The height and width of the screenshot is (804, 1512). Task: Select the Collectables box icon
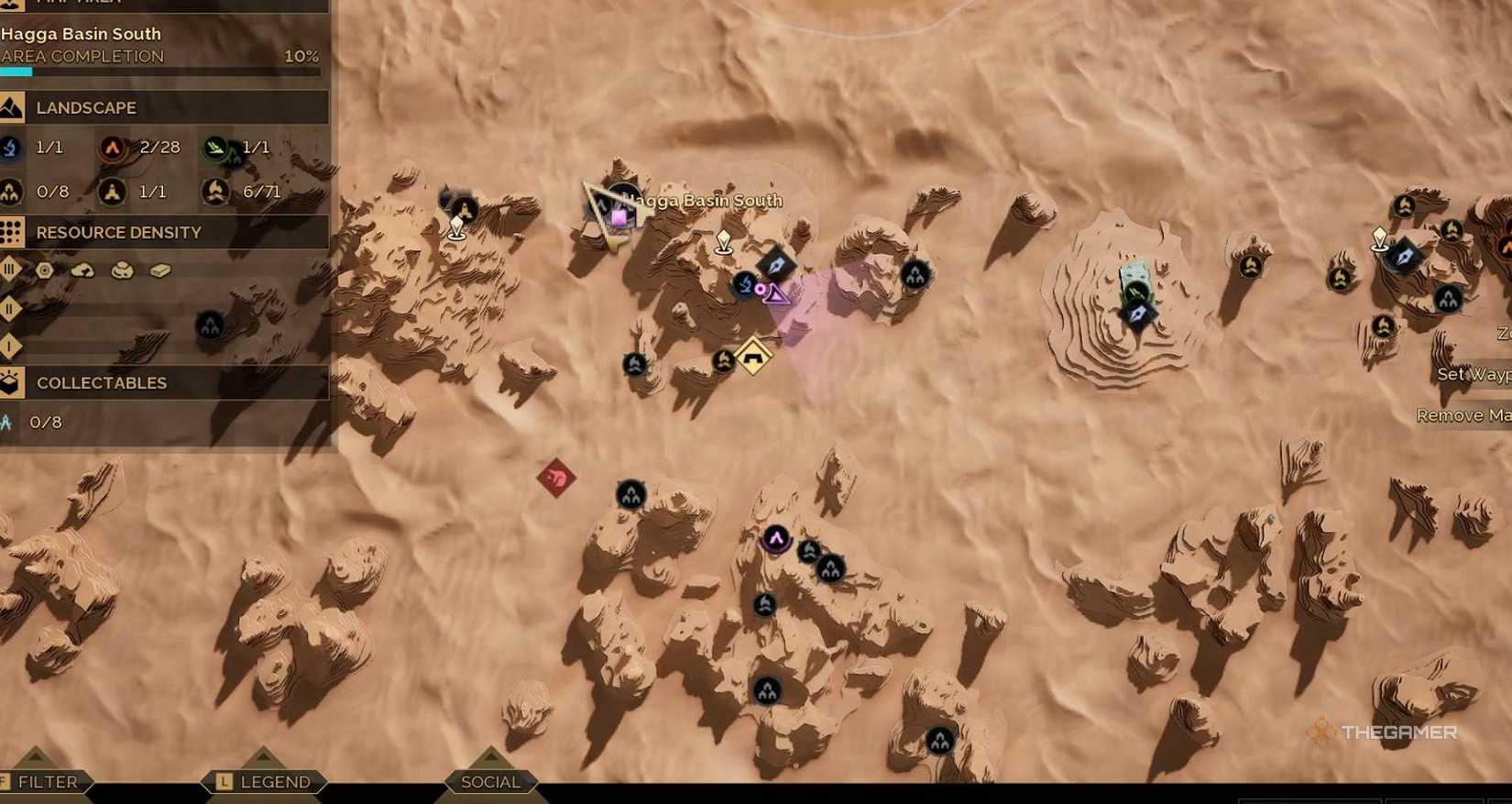(12, 382)
